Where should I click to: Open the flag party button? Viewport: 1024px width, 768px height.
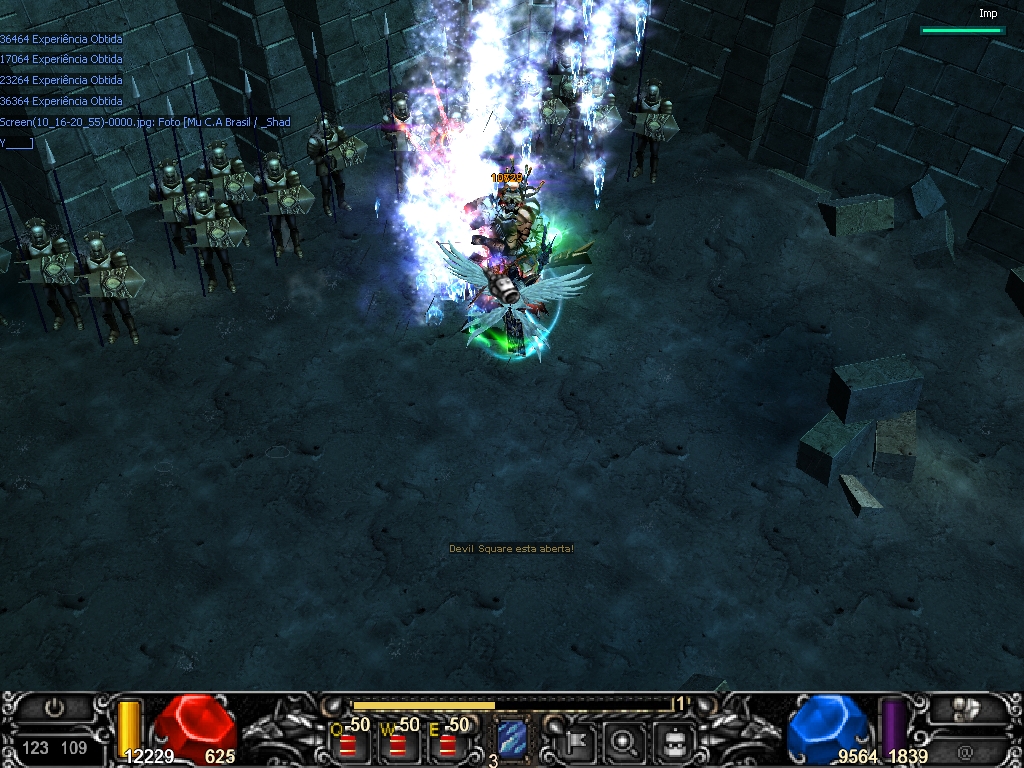(579, 741)
